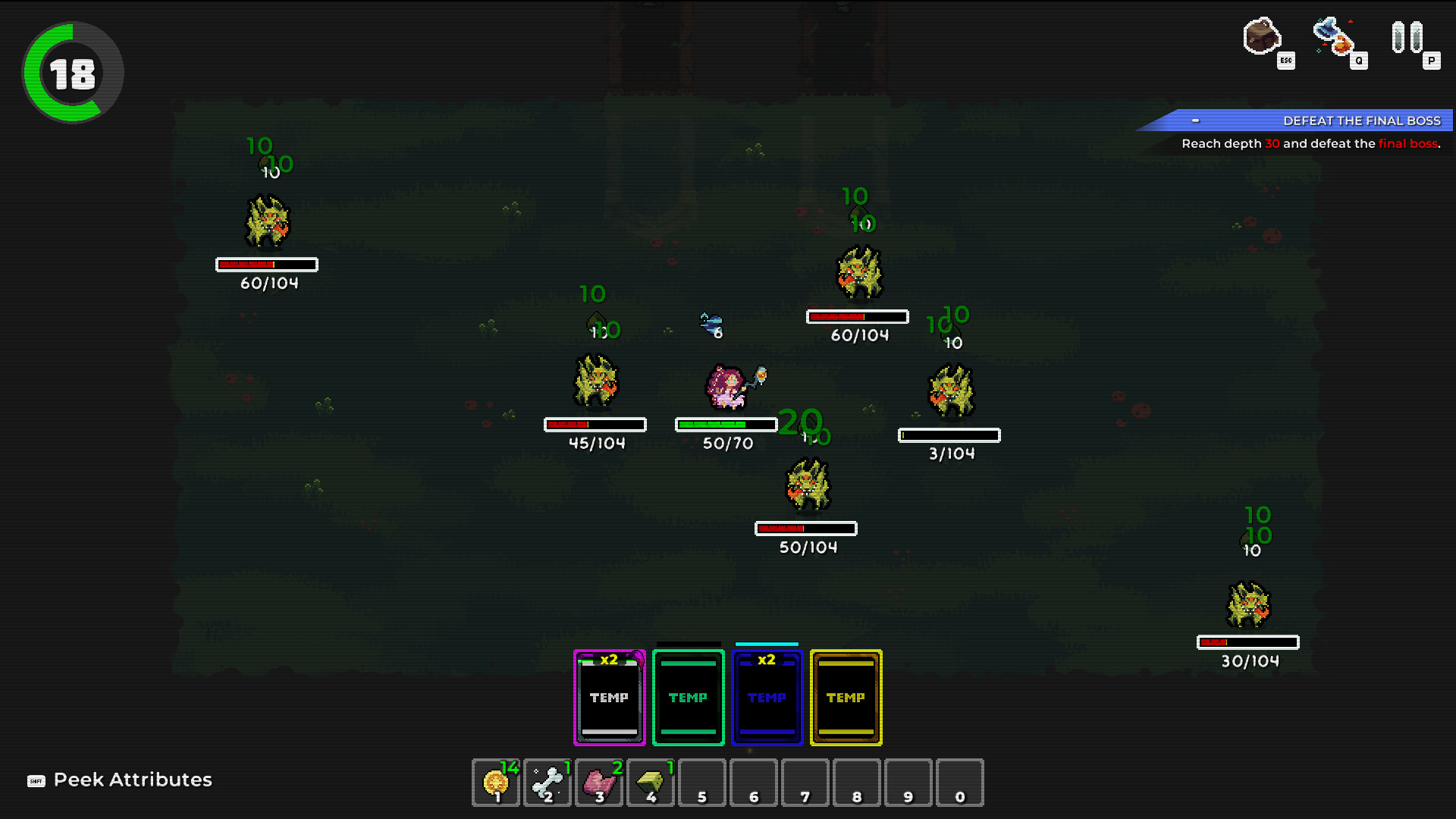
Task: Click empty hotbar slot 5
Action: tap(701, 782)
